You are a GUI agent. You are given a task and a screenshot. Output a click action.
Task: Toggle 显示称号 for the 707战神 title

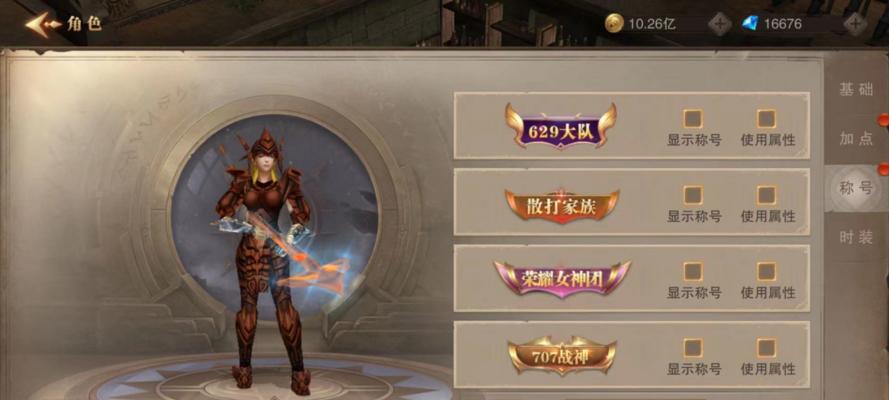693,348
